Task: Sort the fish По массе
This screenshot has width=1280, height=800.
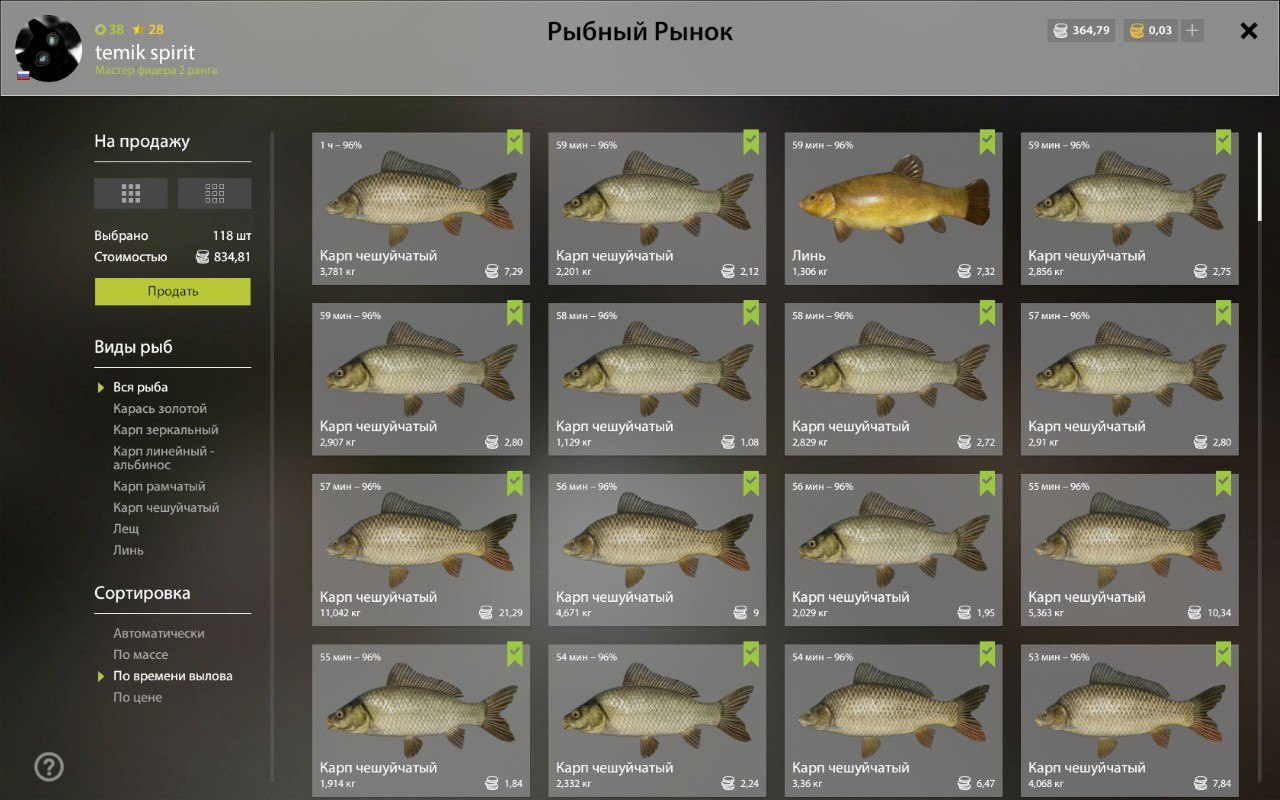Action: [x=140, y=655]
